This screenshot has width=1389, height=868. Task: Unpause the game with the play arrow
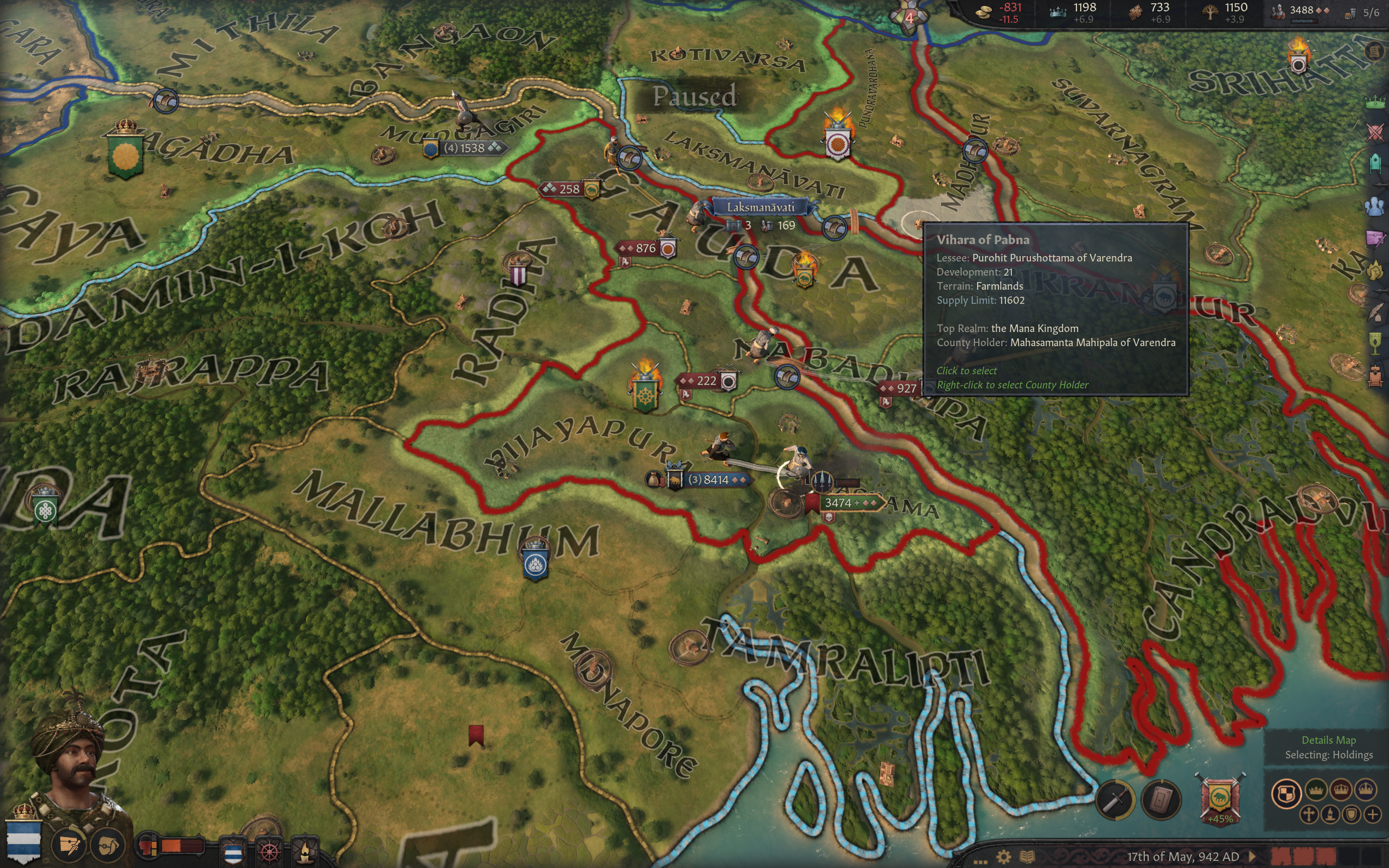[1252, 857]
